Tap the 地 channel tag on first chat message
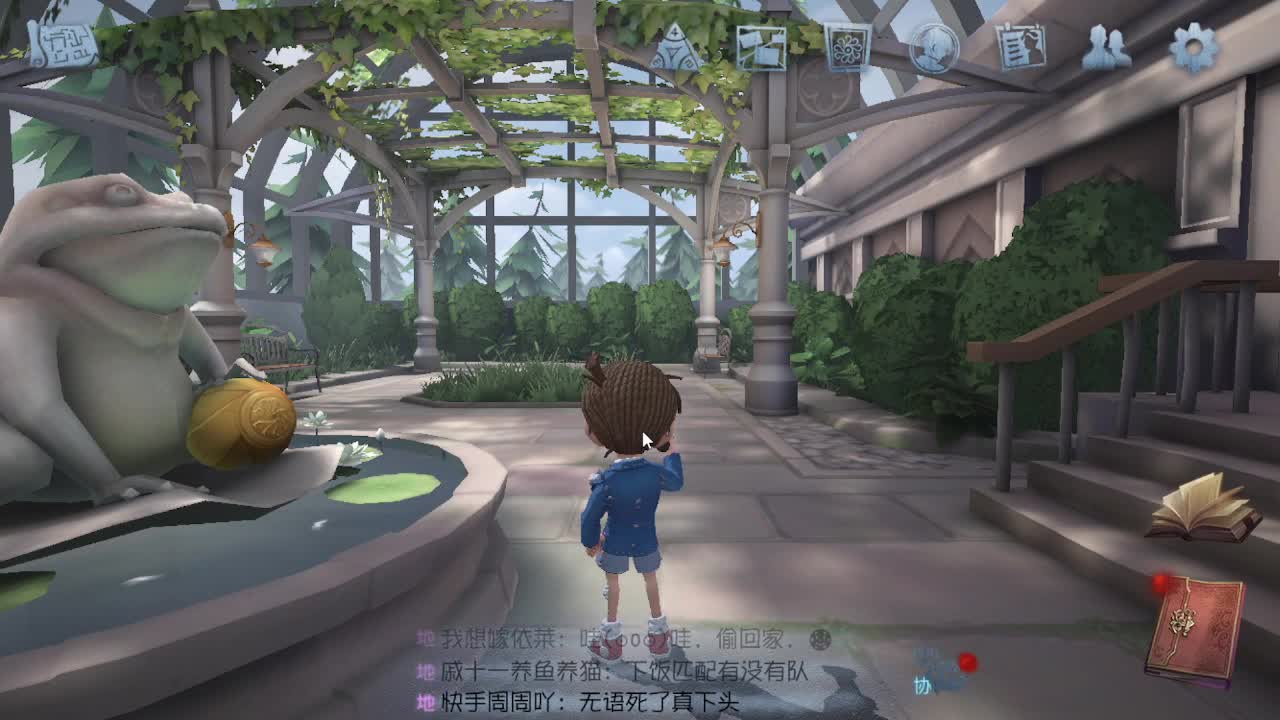Screen dimensions: 1280x720 tap(424, 635)
